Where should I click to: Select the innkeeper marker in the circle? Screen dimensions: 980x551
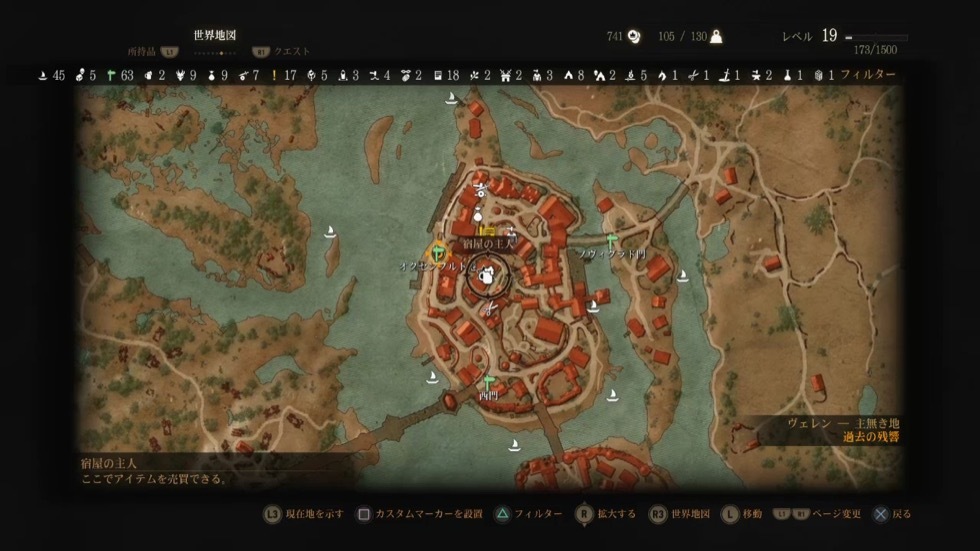point(488,276)
